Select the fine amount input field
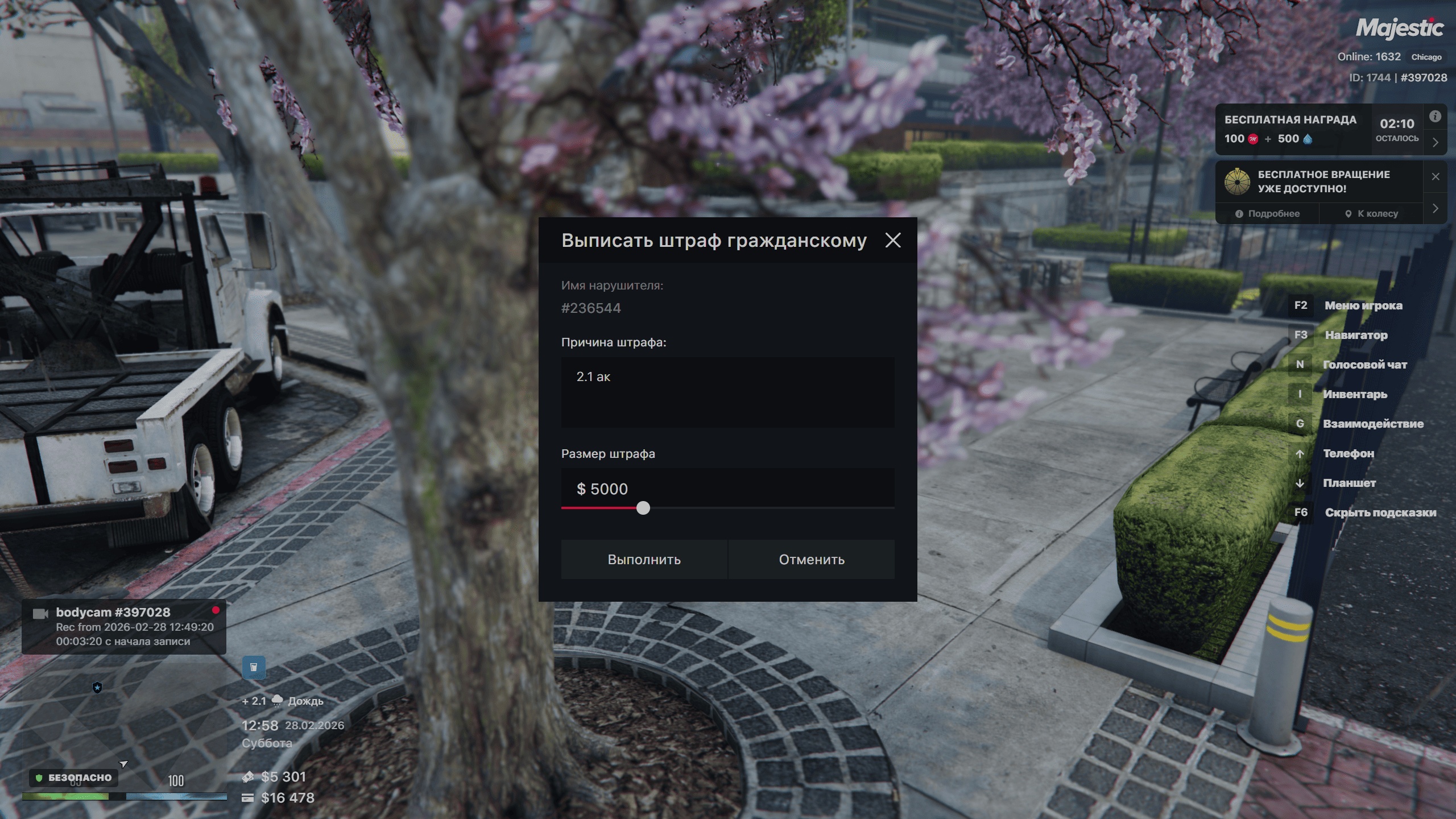1456x819 pixels. tap(727, 488)
